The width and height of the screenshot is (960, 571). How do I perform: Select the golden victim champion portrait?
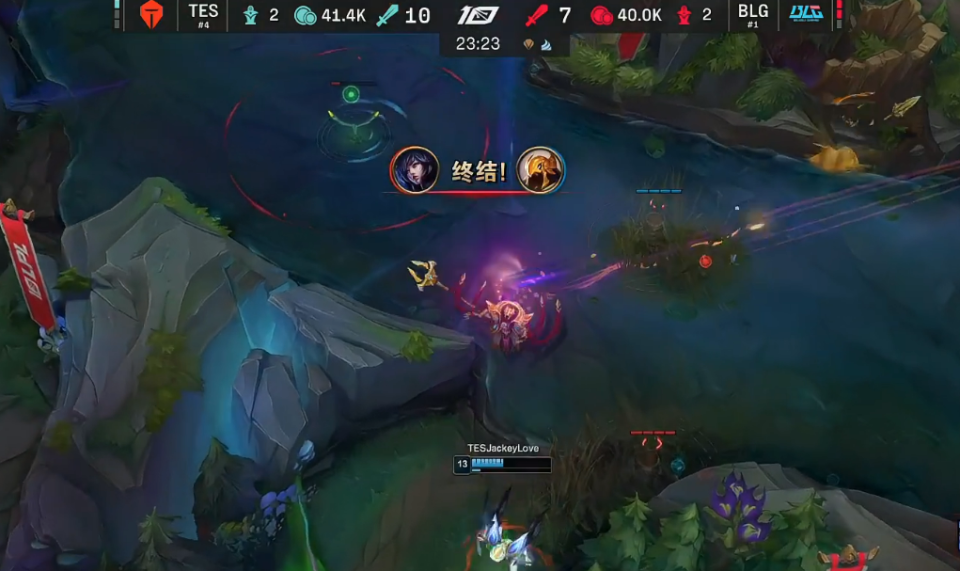tap(541, 170)
